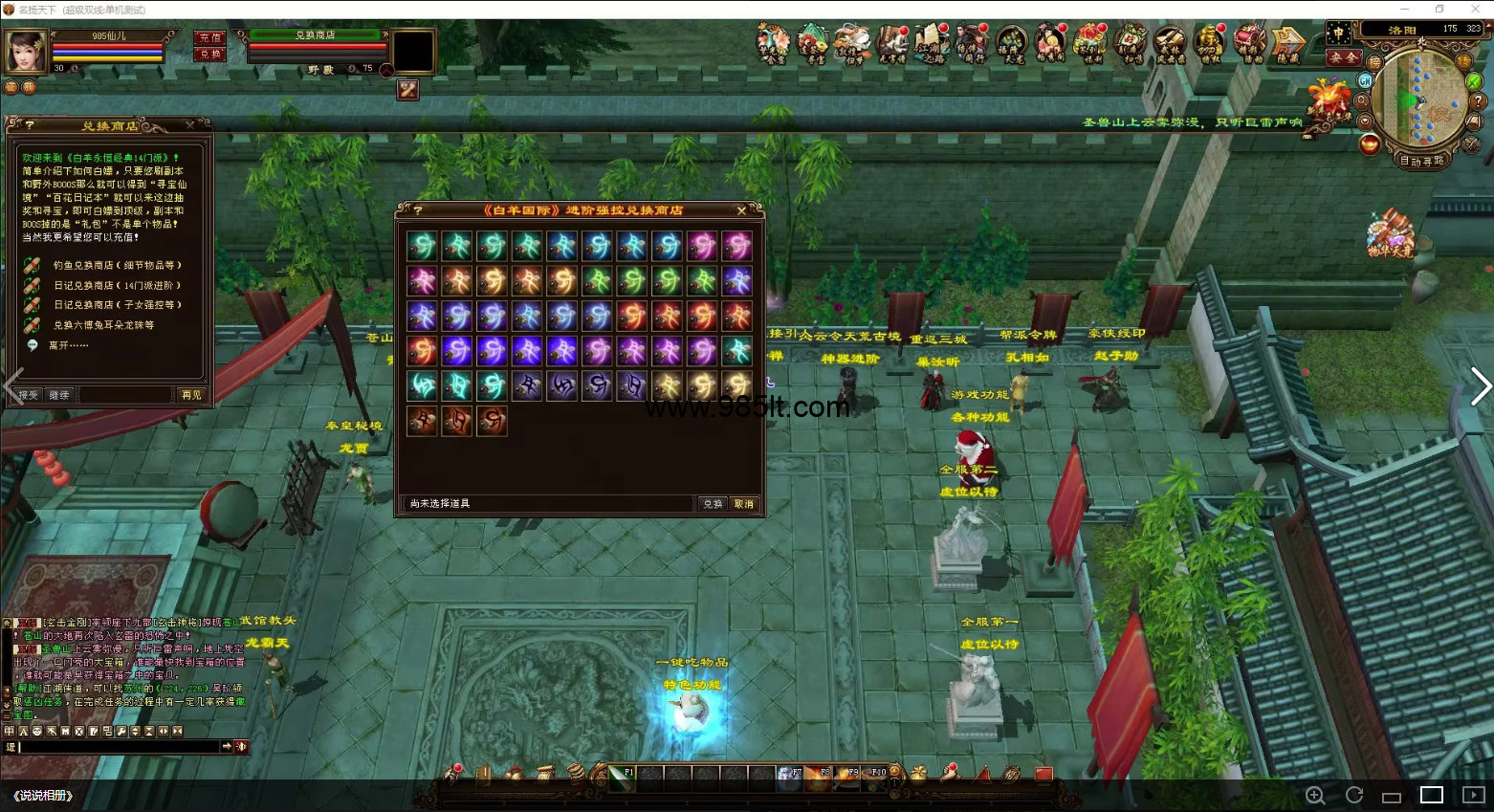
Task: Open the 江湖之路 top menu icon
Action: [x=929, y=45]
